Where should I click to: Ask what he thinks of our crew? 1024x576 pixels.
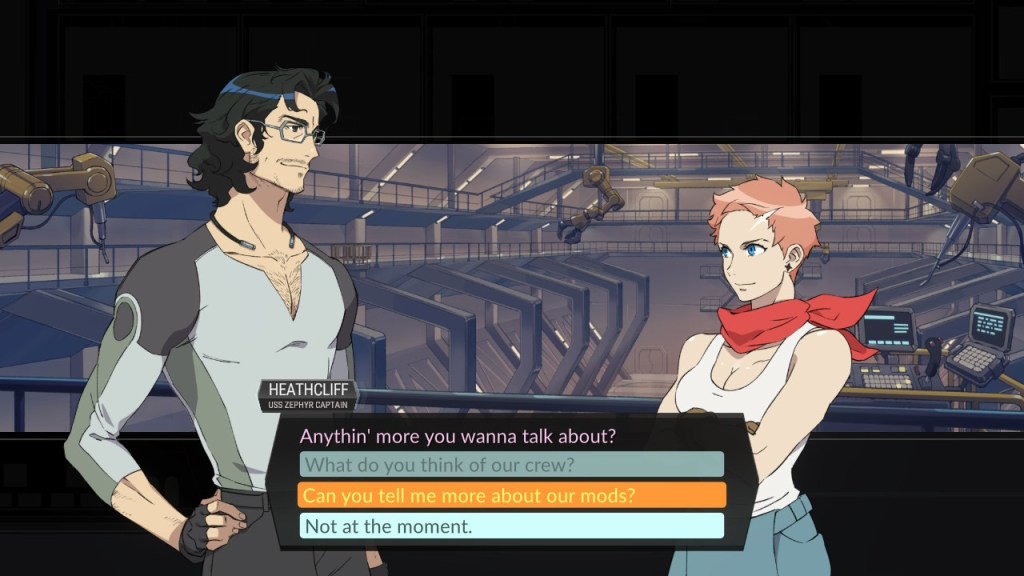pos(511,464)
